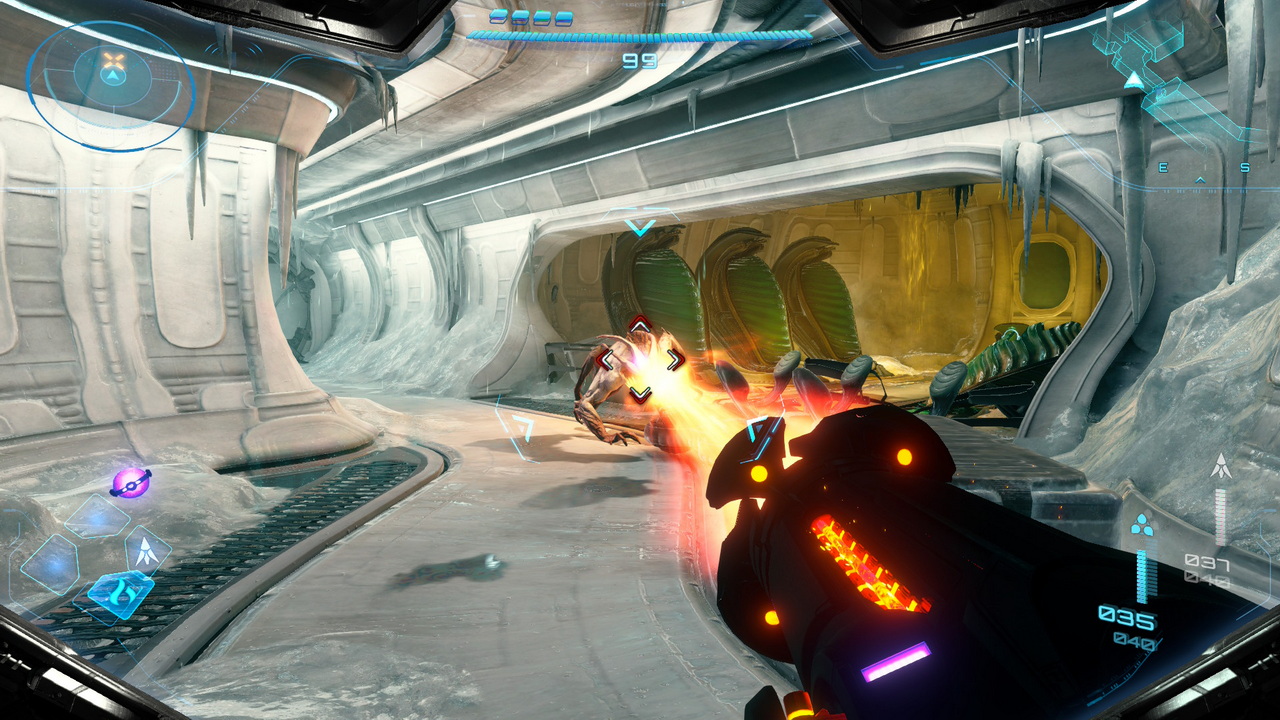The height and width of the screenshot is (720, 1280).
Task: Activate the highlighted blue flame ability slot
Action: (120, 595)
